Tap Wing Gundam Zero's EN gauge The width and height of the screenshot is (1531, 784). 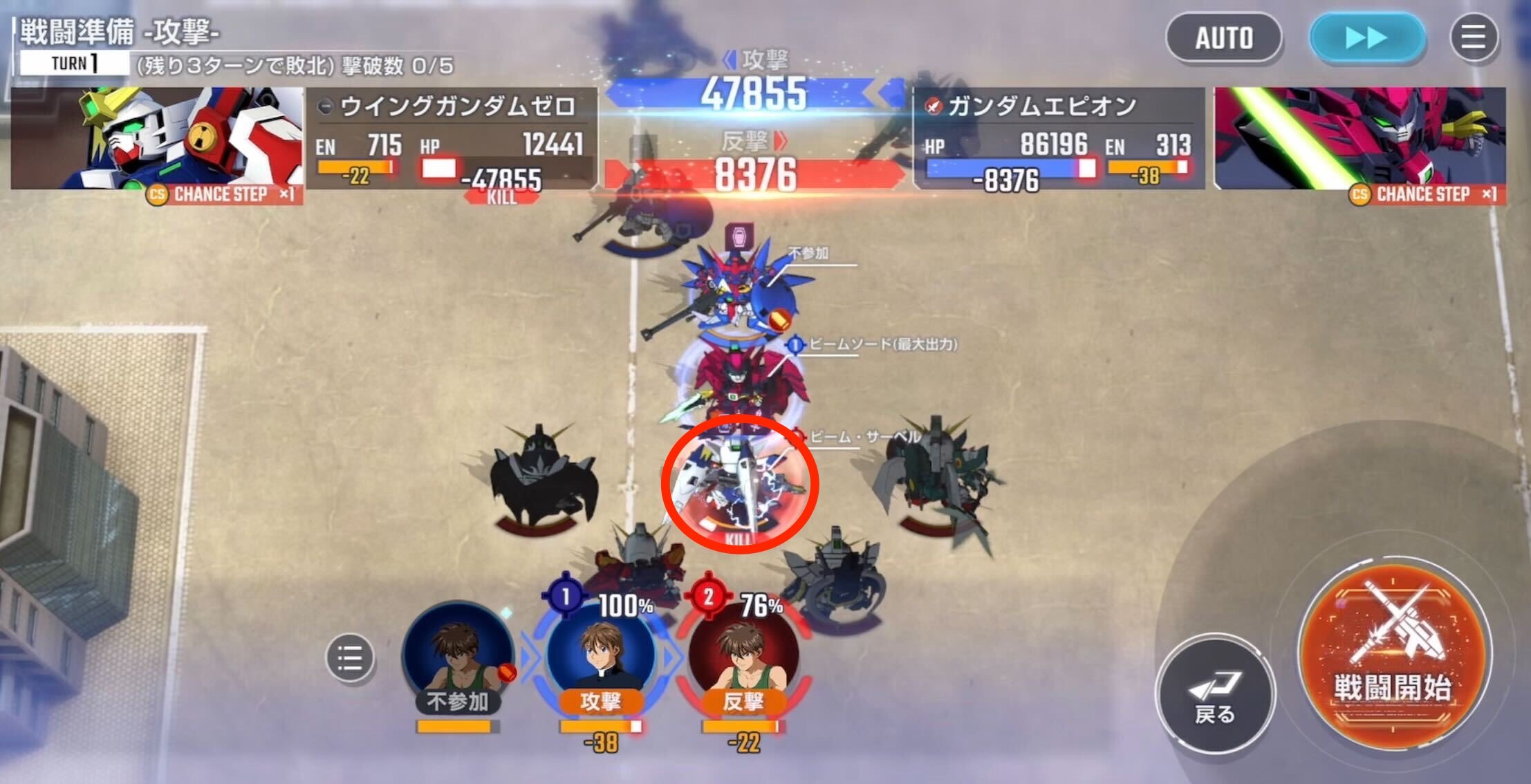coord(354,165)
